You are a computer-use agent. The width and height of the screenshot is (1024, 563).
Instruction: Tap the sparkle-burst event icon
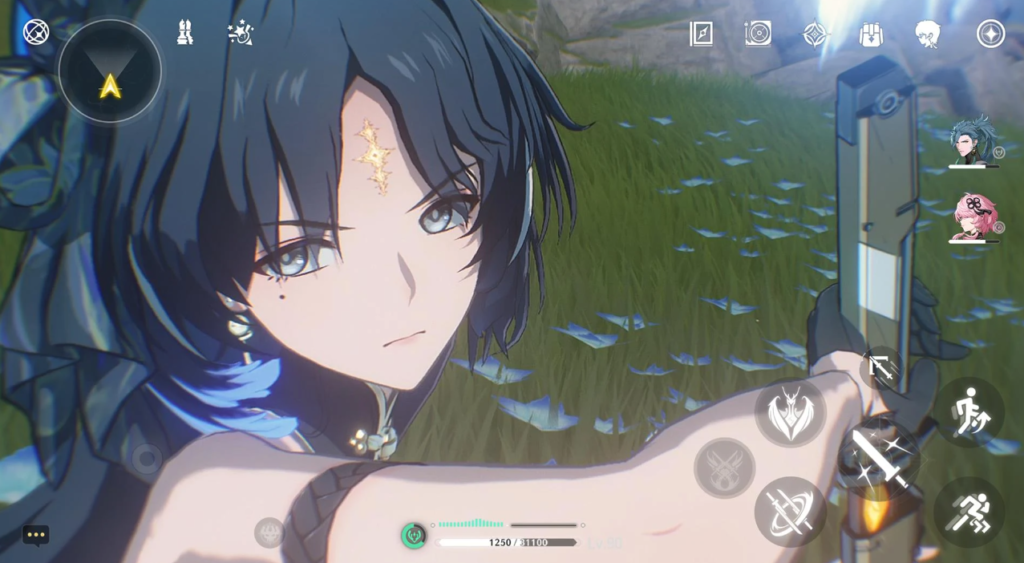(240, 32)
